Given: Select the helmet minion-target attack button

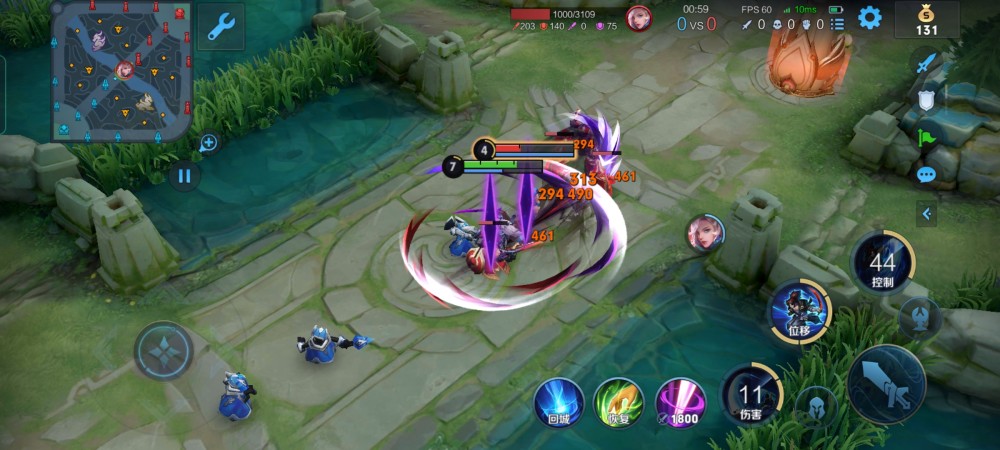Looking at the screenshot, I should point(815,407).
